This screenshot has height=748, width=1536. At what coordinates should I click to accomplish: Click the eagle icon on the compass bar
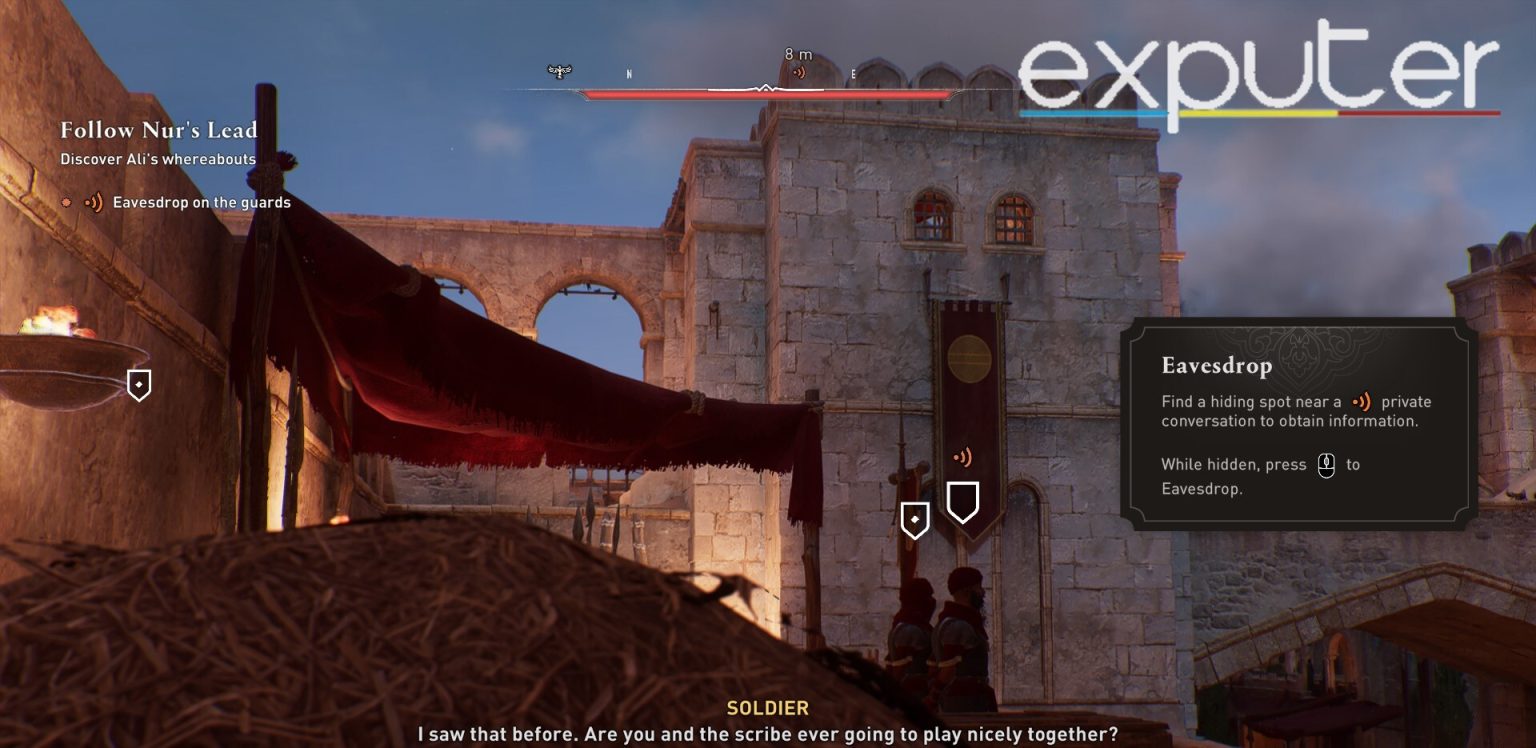pos(558,71)
